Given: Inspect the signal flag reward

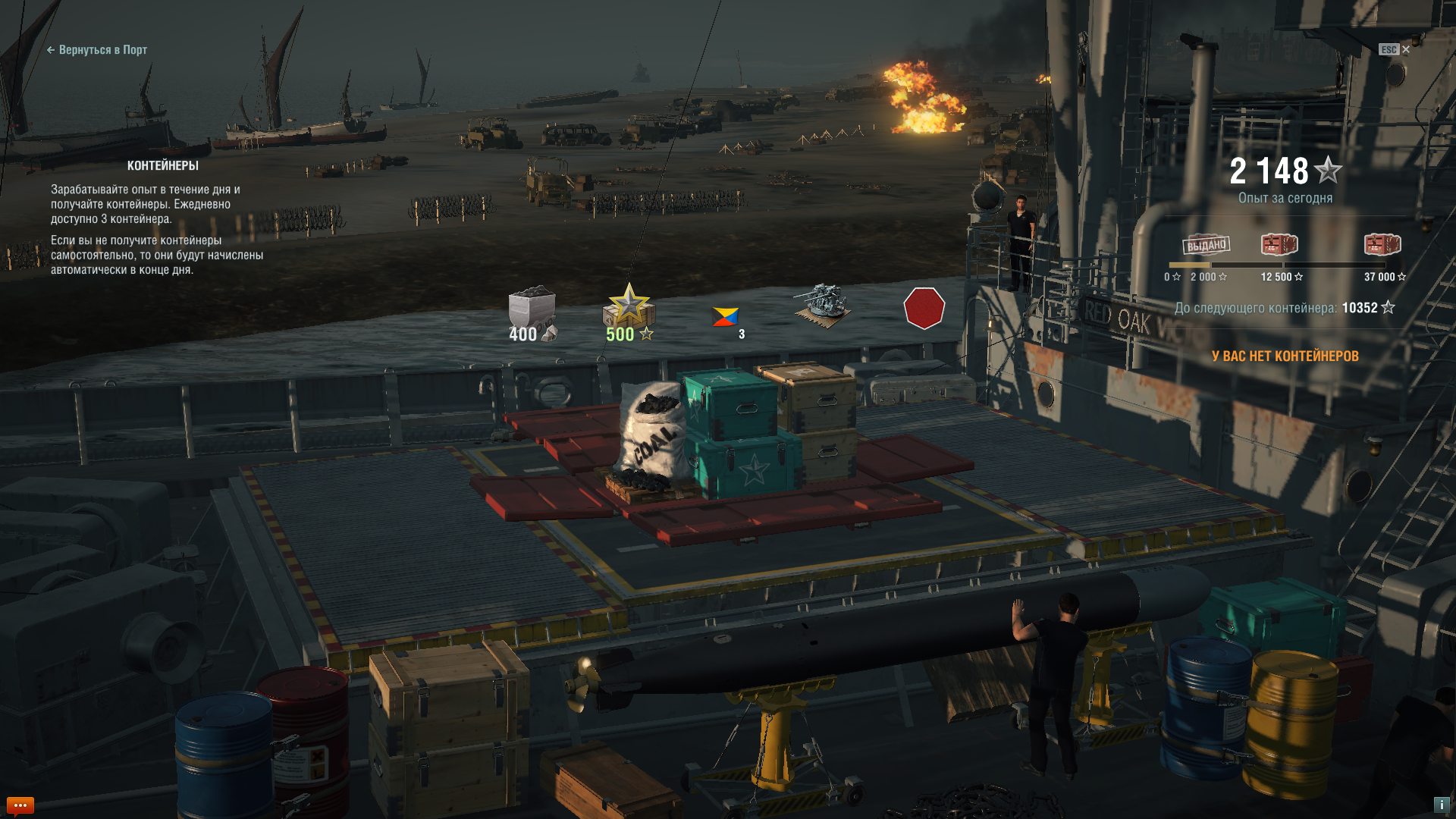Looking at the screenshot, I should click(x=726, y=317).
